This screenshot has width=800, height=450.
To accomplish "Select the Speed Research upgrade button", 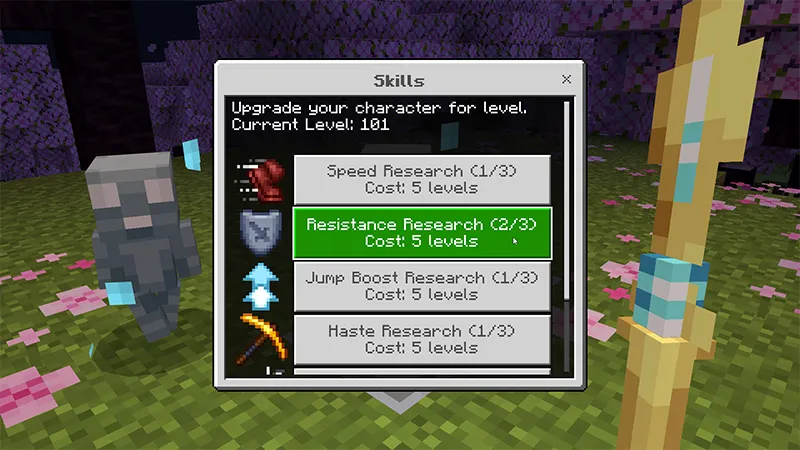I will pyautogui.click(x=421, y=179).
